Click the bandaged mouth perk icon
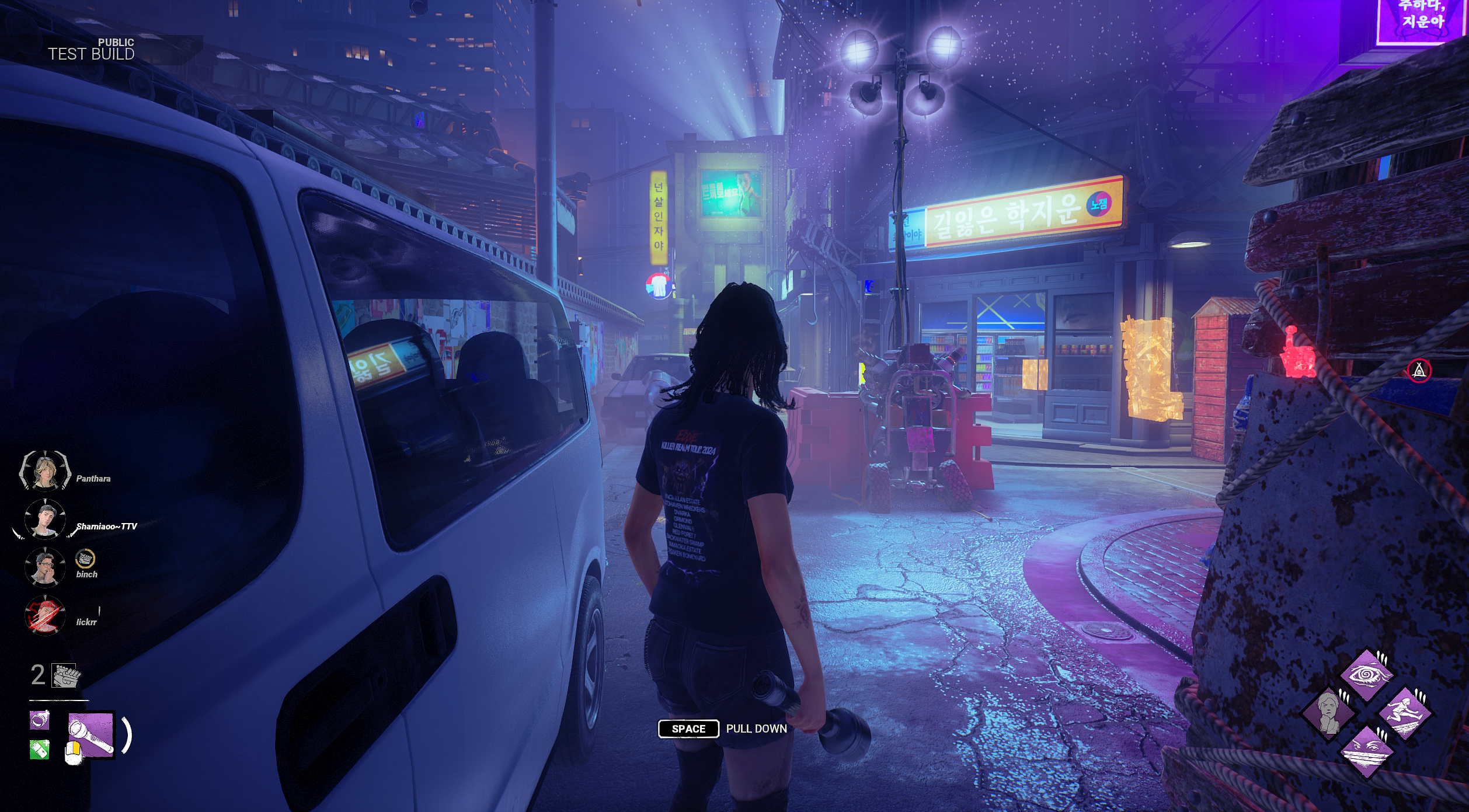 tap(1366, 751)
